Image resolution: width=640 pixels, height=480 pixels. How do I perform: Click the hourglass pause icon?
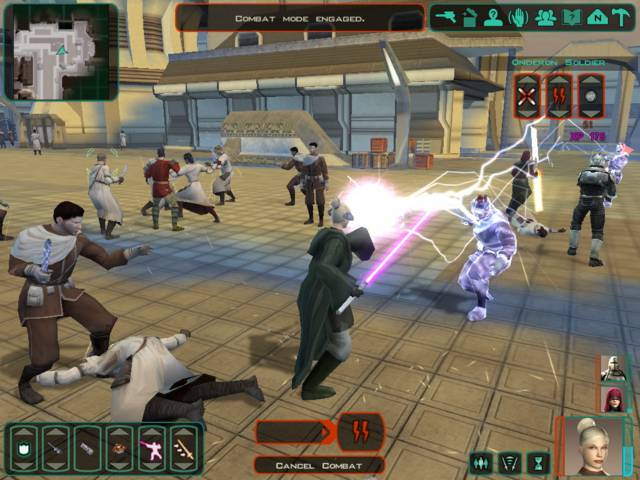coord(540,462)
